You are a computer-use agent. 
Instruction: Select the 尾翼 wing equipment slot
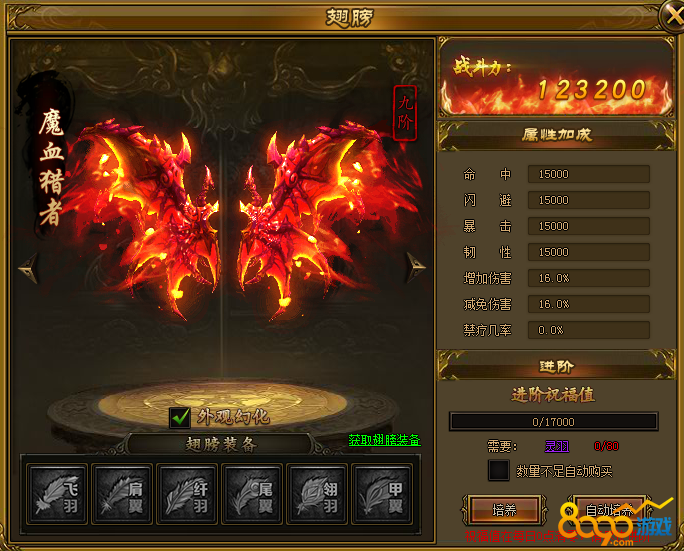(x=253, y=491)
